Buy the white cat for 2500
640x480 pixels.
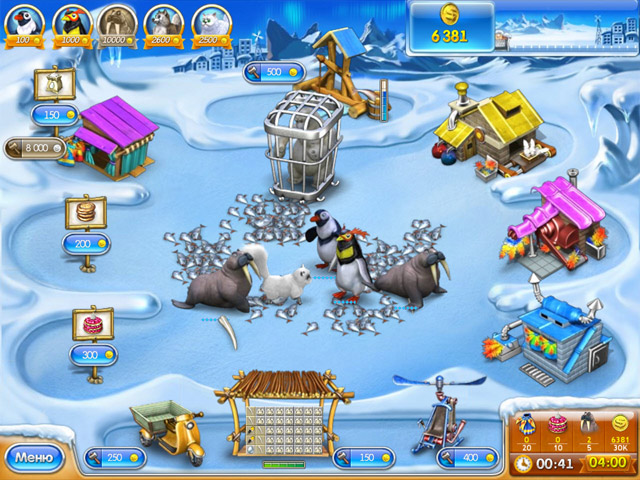click(x=212, y=22)
